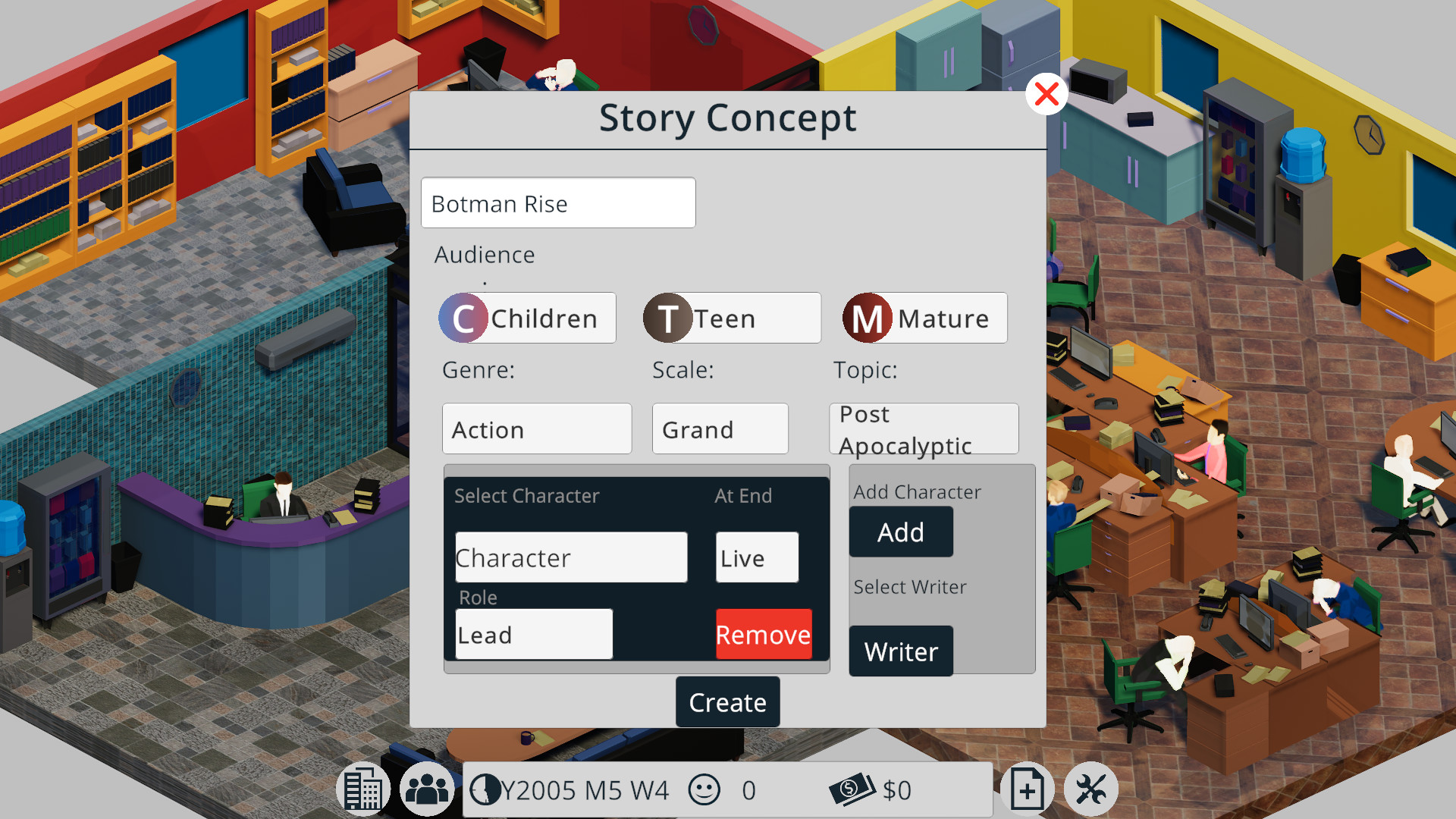Open the staff panel via people icon
Viewport: 1456px width, 819px height.
pos(426,789)
